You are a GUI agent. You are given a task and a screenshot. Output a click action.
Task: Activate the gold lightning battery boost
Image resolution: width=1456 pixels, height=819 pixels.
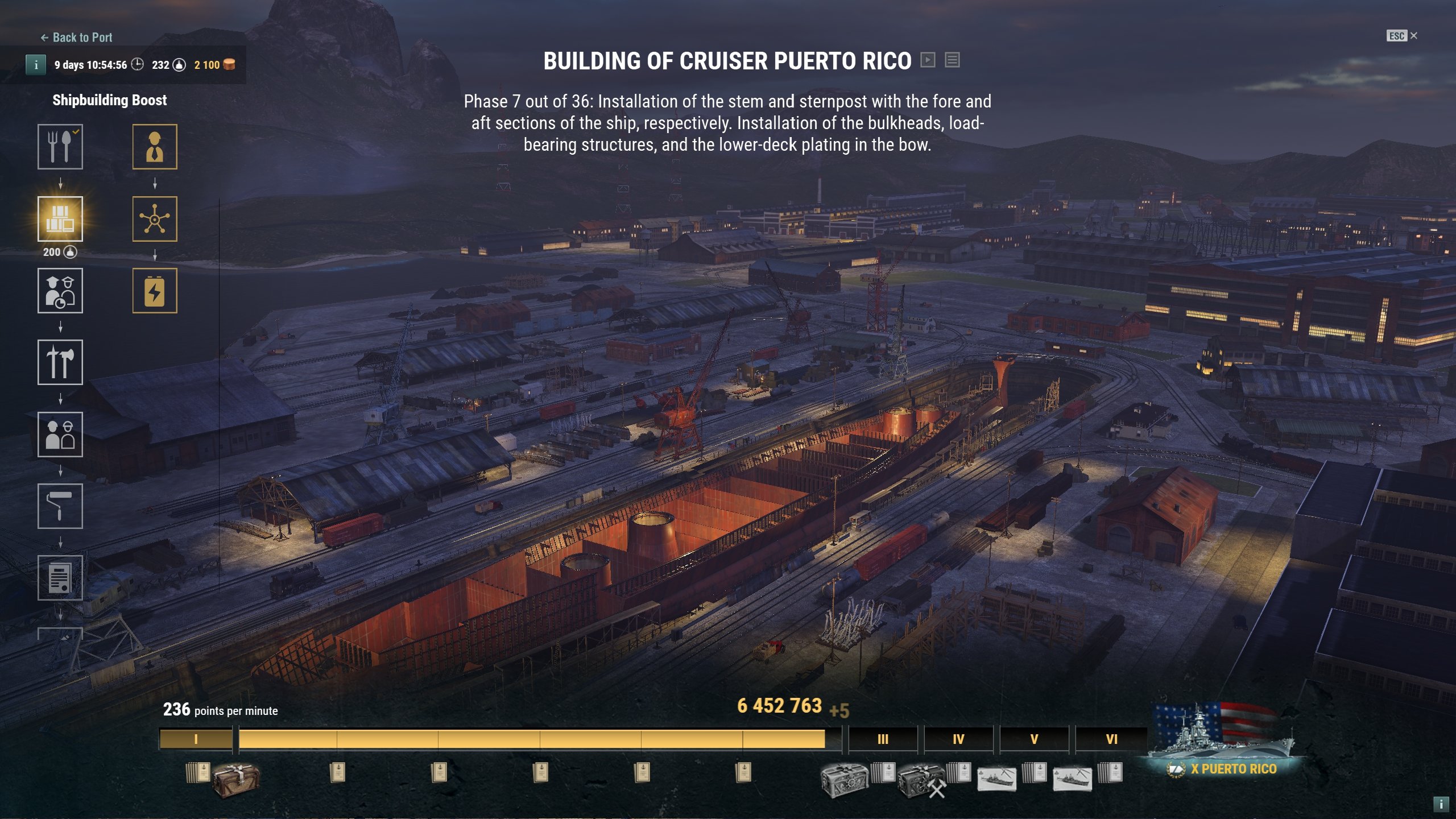tap(155, 291)
